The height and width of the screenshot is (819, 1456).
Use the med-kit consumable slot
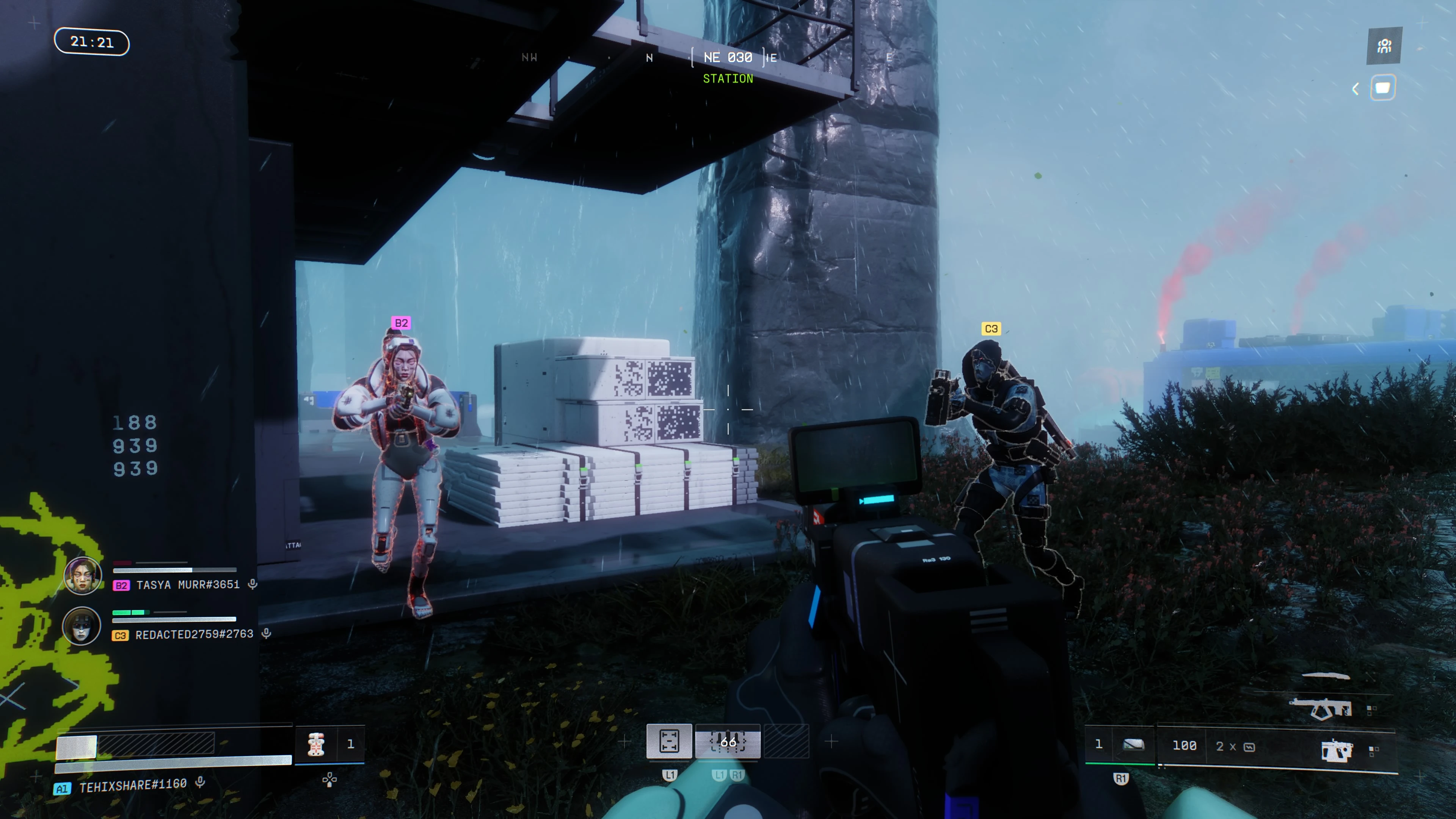(x=316, y=744)
